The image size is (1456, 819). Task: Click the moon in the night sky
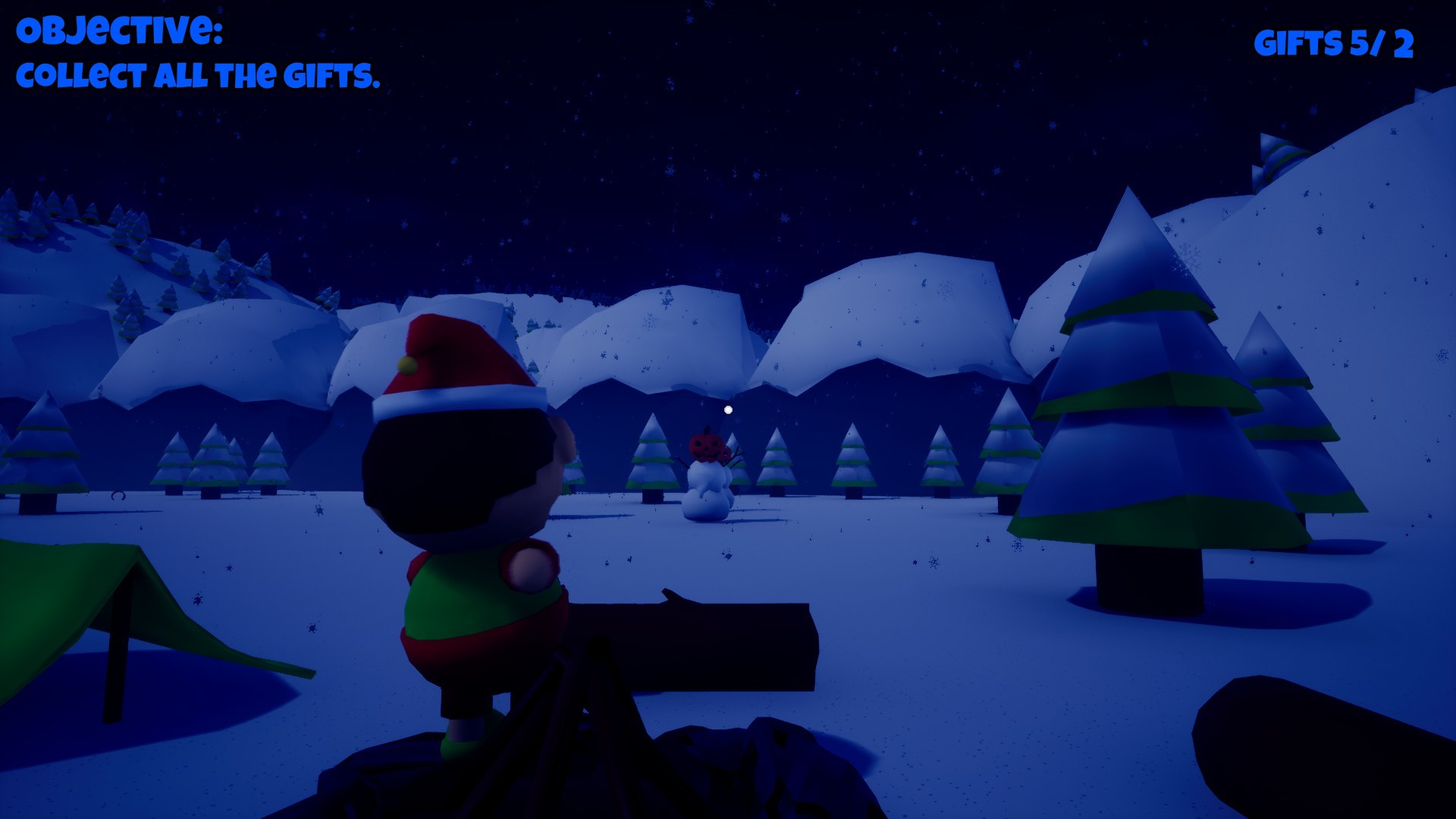click(728, 409)
